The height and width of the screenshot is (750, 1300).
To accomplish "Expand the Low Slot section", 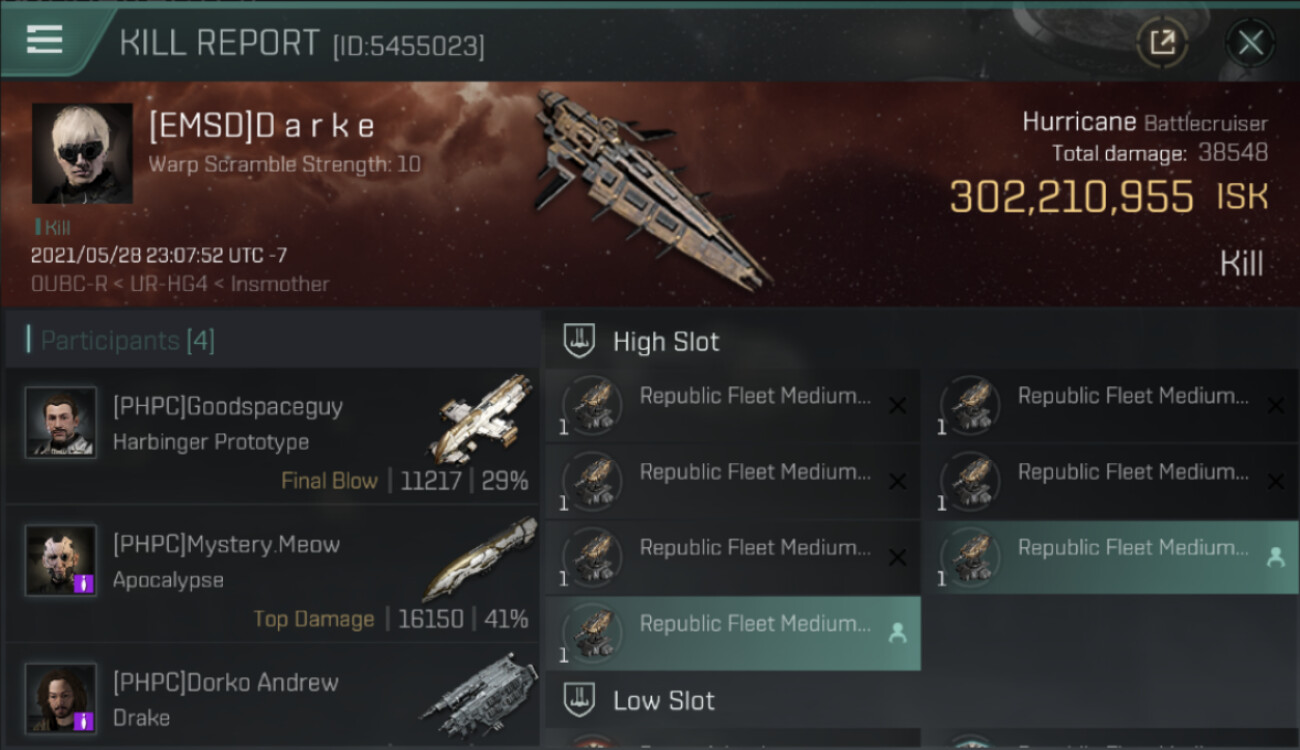I will tap(663, 701).
